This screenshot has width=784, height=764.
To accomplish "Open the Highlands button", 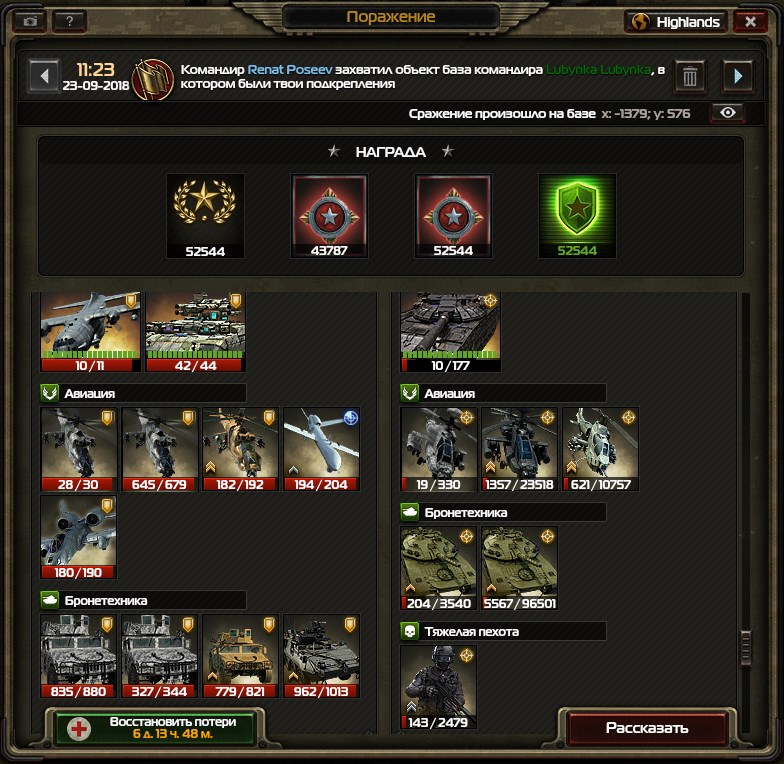I will (x=677, y=21).
